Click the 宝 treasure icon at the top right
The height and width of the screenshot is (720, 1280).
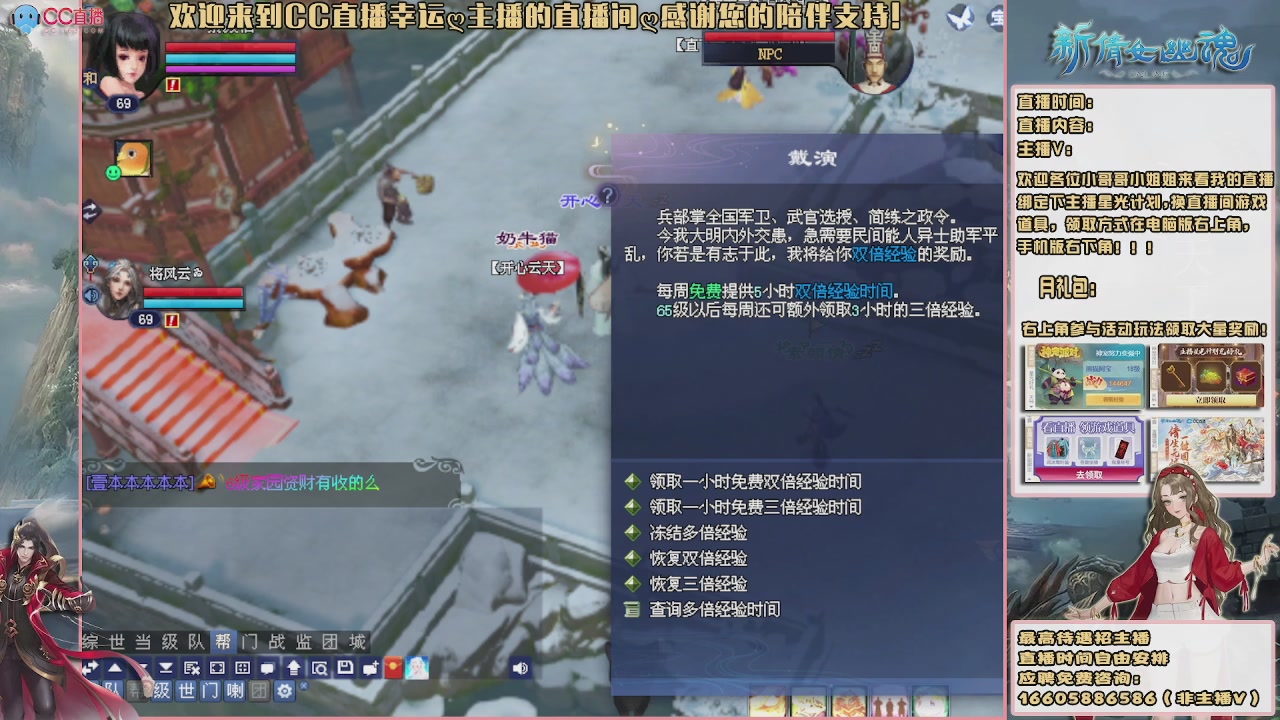coord(996,16)
